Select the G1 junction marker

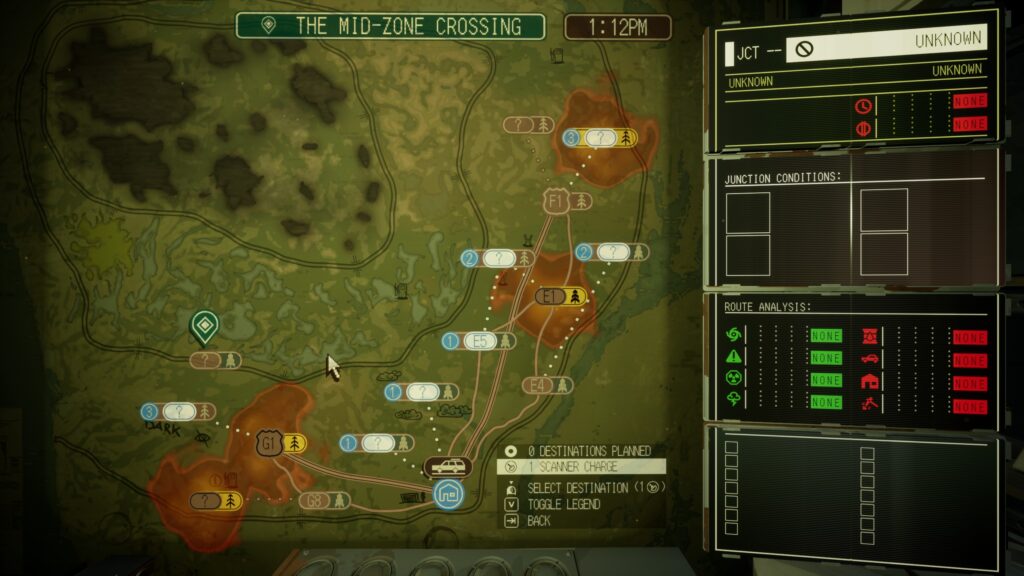[x=268, y=442]
